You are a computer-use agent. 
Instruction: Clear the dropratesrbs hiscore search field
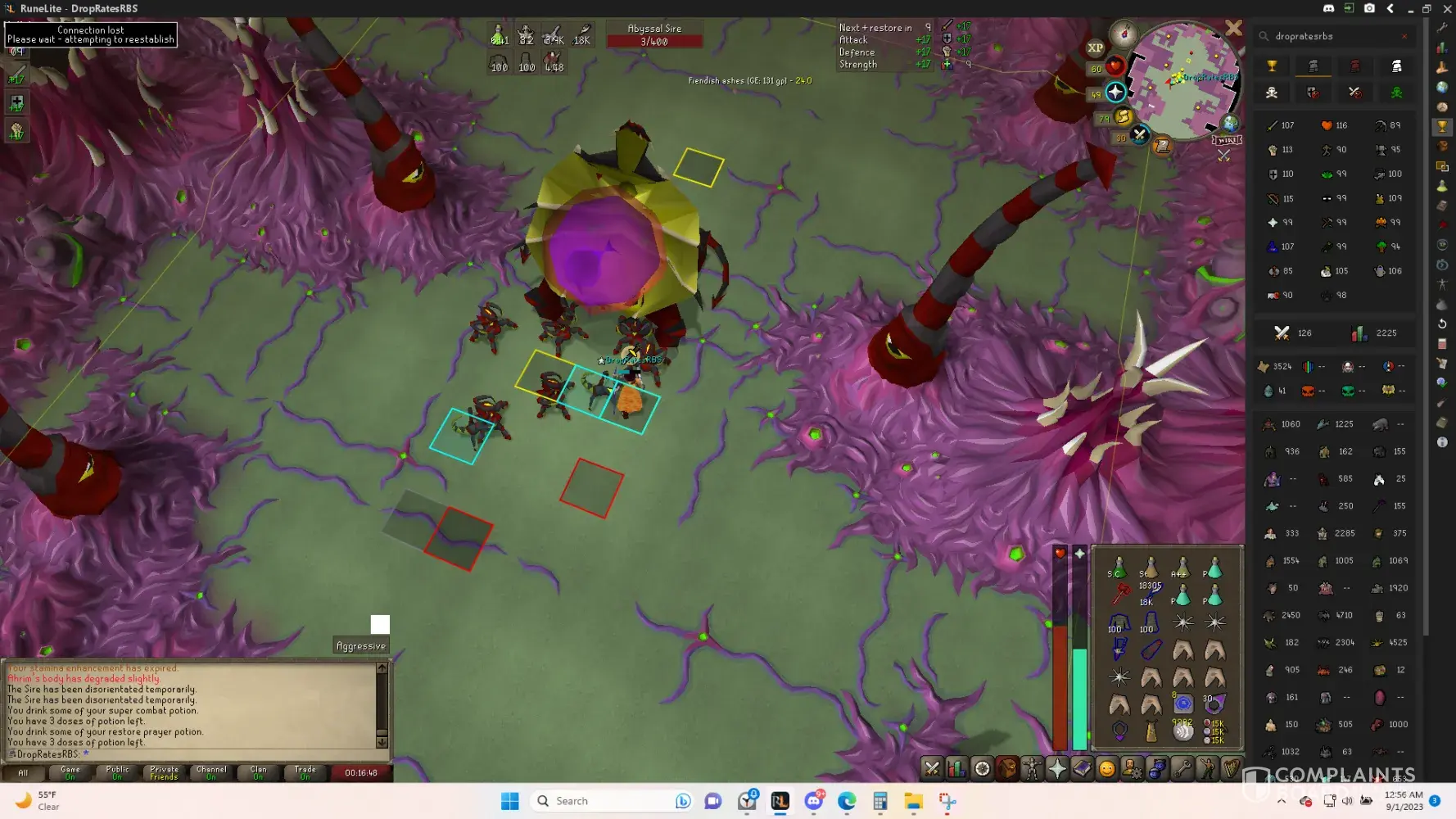point(1404,36)
